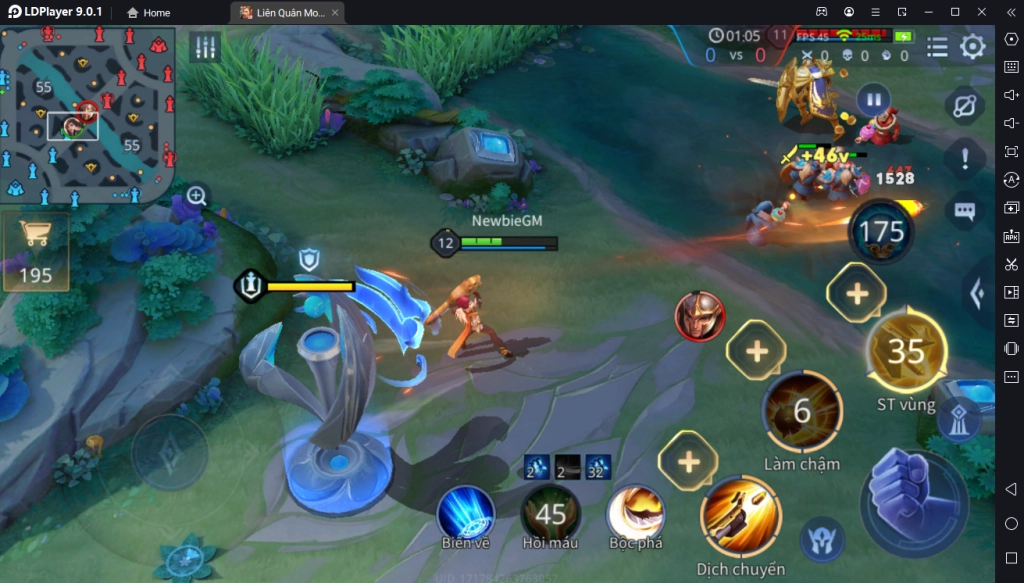Use the Làm chậm skill
This screenshot has height=583, width=1024.
click(802, 412)
